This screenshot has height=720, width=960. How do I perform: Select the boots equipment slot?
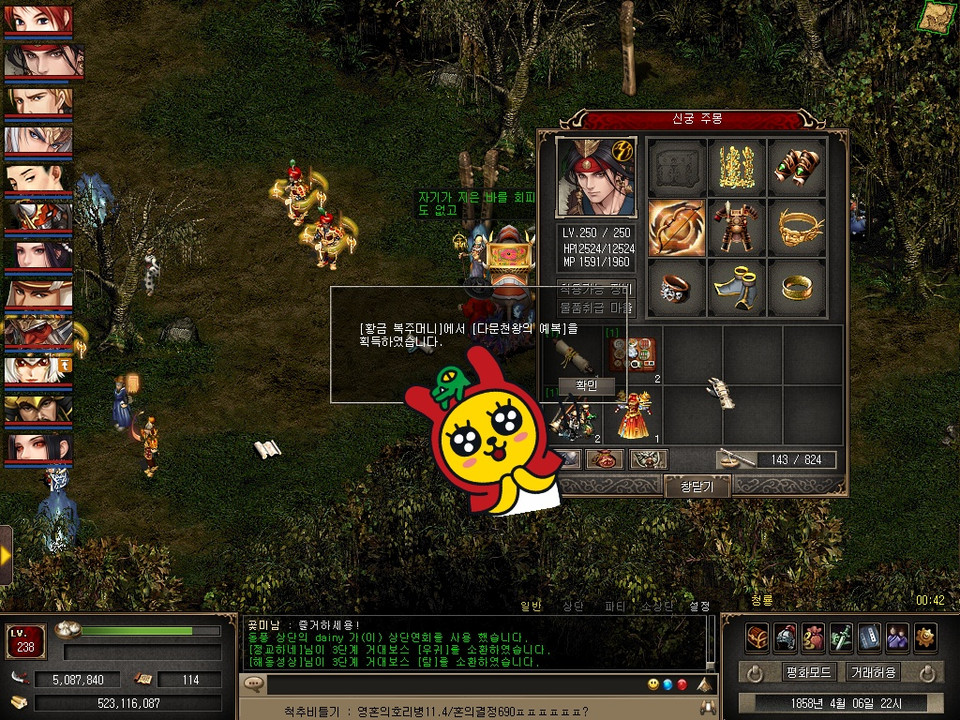point(737,288)
